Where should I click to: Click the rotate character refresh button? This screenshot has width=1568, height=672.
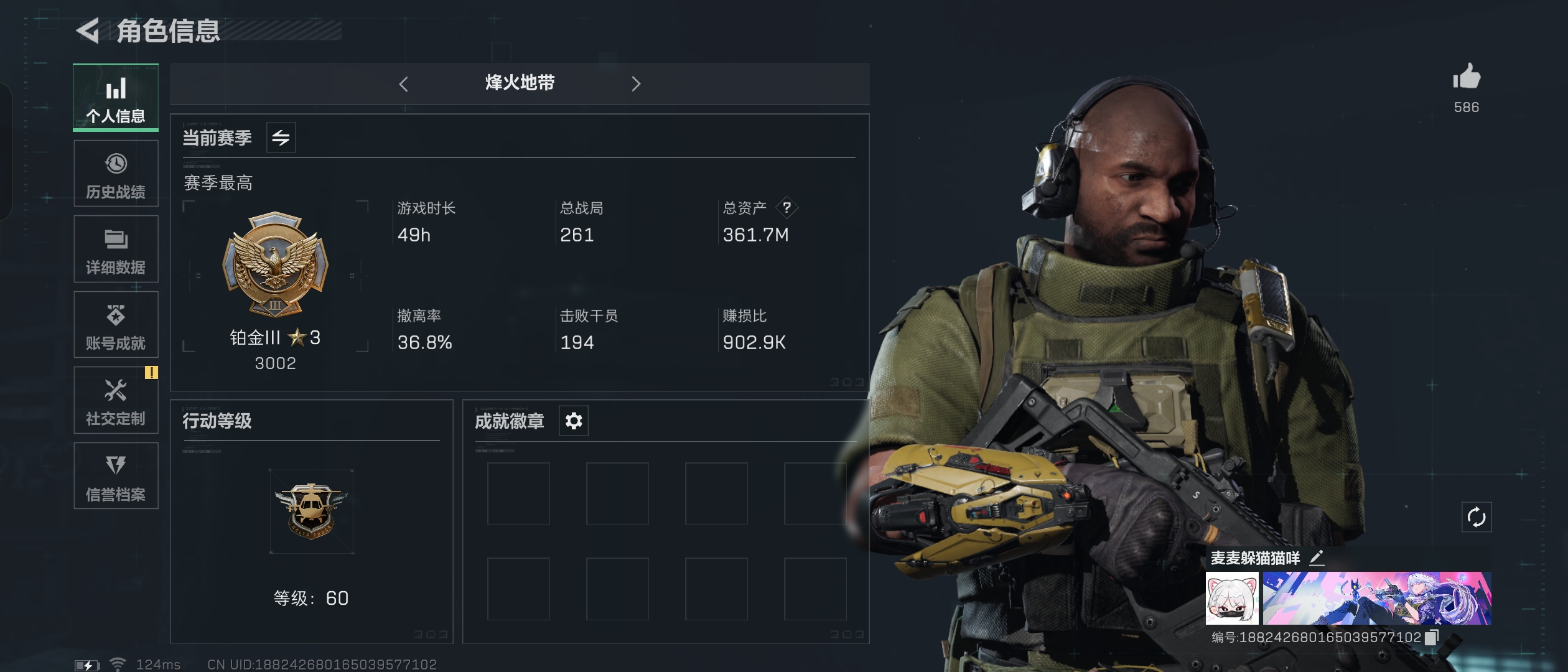(1476, 517)
